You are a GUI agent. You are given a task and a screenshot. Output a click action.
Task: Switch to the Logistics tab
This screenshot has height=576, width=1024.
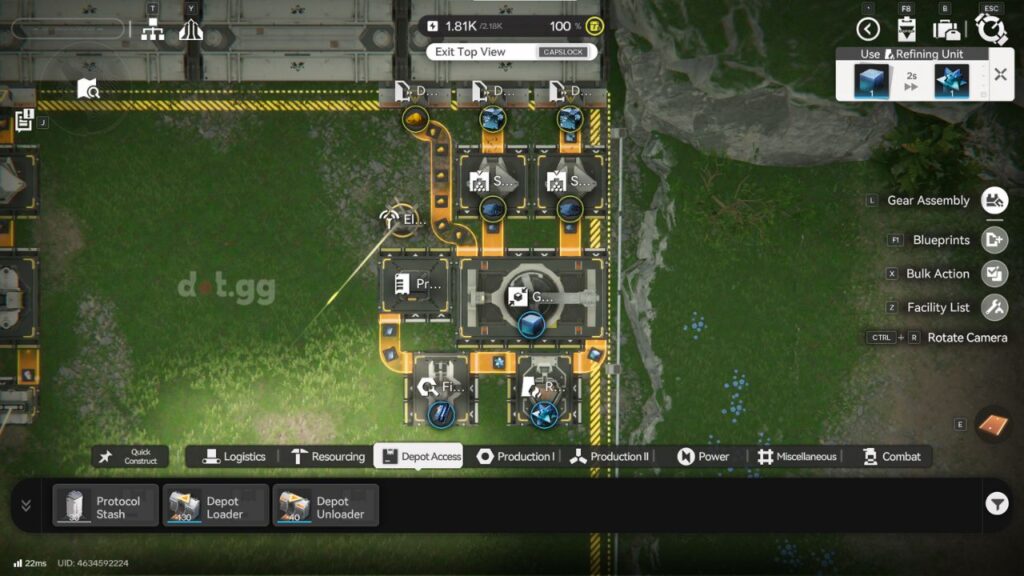coord(234,457)
